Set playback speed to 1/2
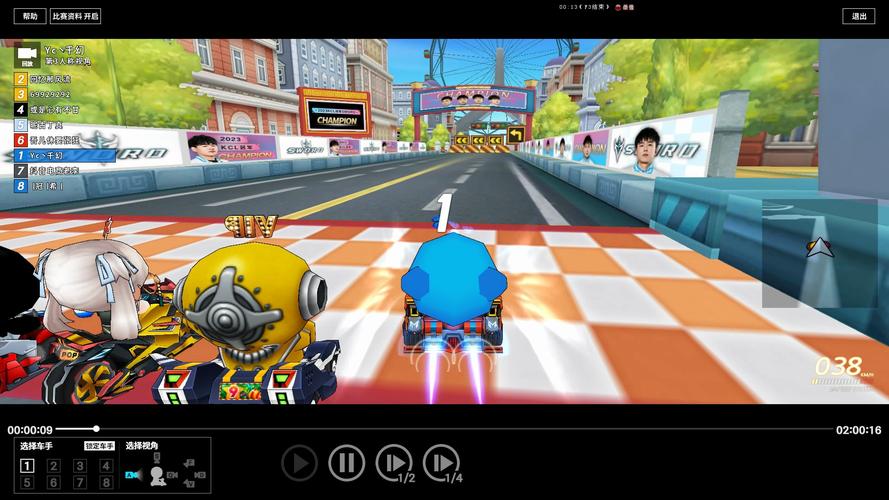Image resolution: width=889 pixels, height=500 pixels. [394, 463]
